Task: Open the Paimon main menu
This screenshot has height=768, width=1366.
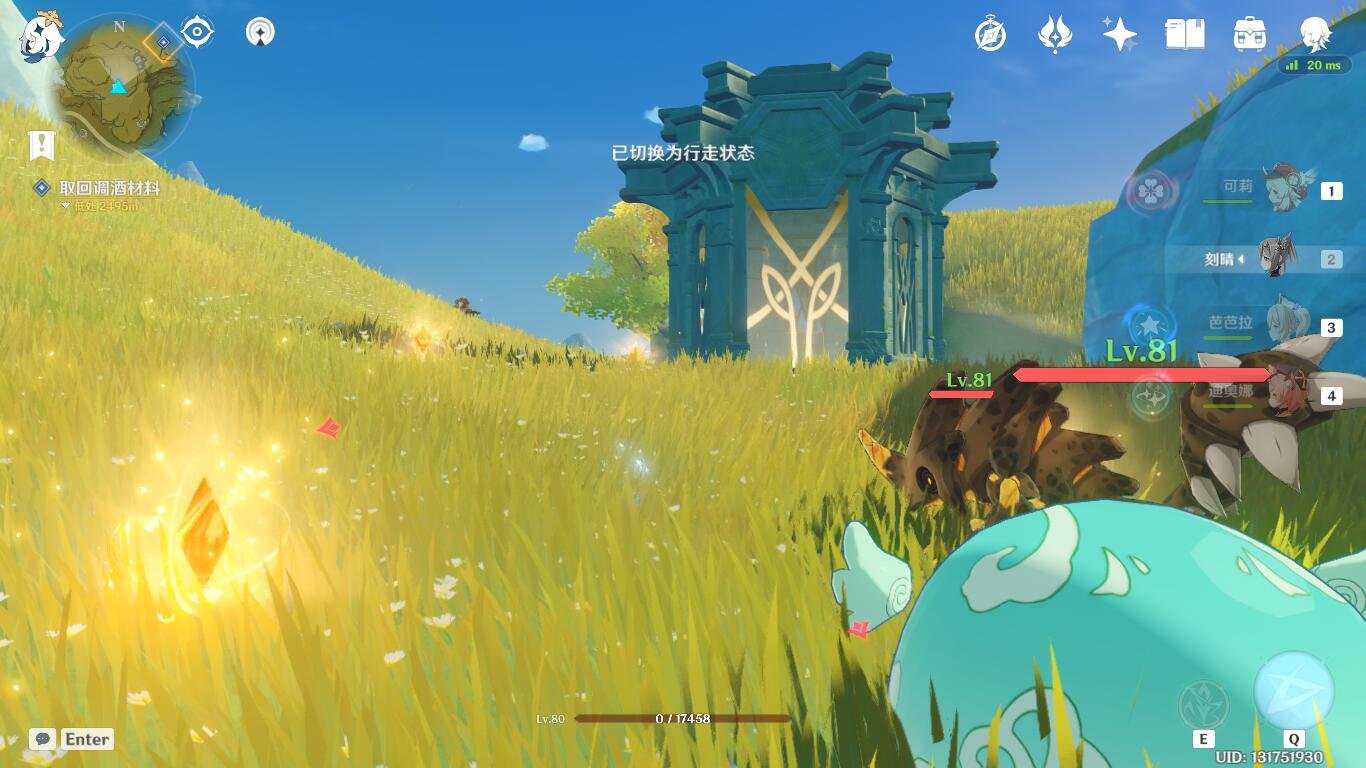Action: point(42,37)
